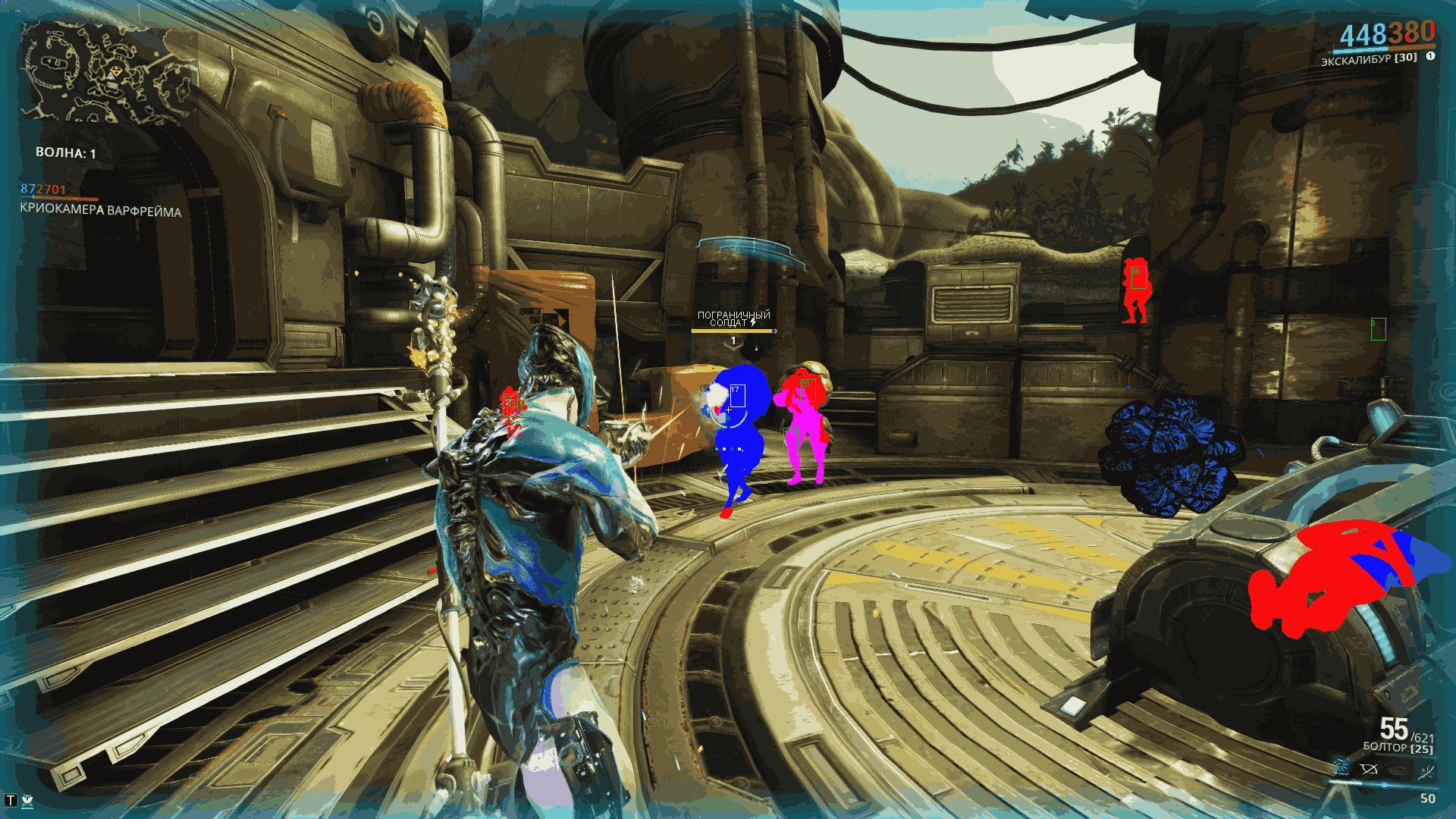Click the Lotus emblem beside the chat icon
The image size is (1456, 819).
tap(28, 800)
